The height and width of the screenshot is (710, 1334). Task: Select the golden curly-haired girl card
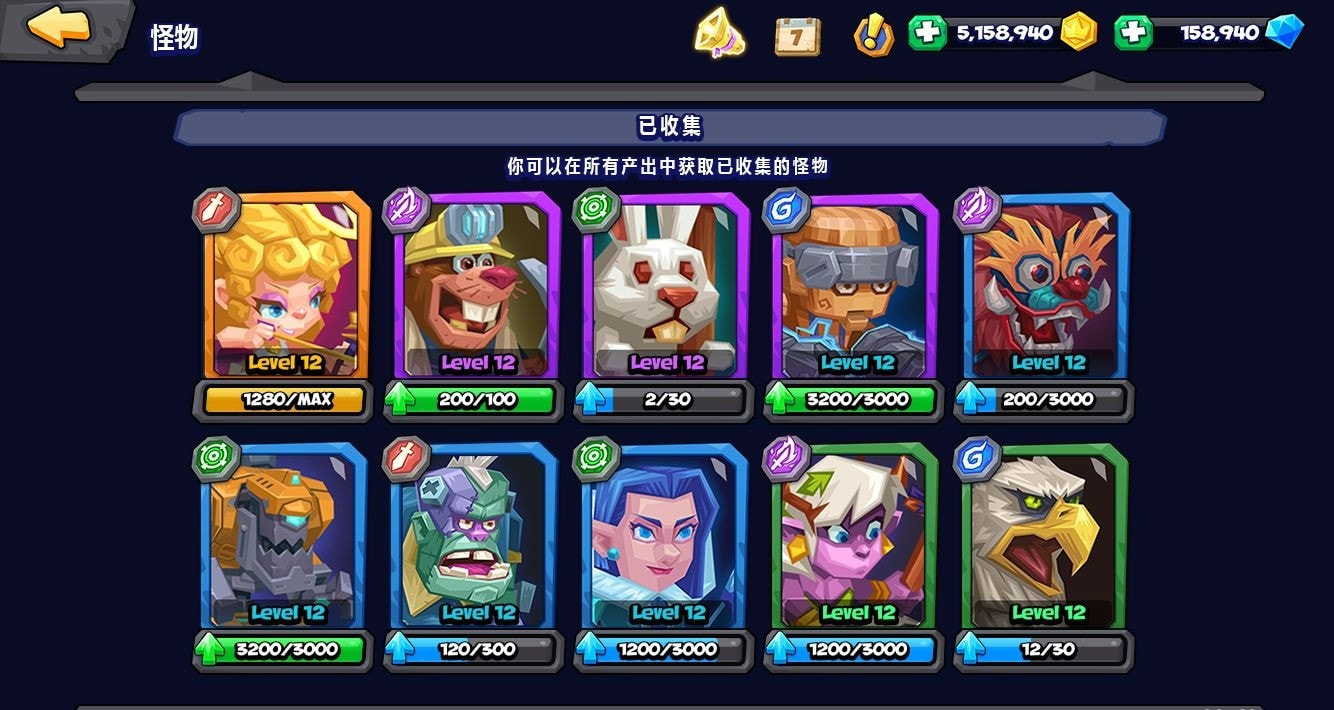pos(285,285)
